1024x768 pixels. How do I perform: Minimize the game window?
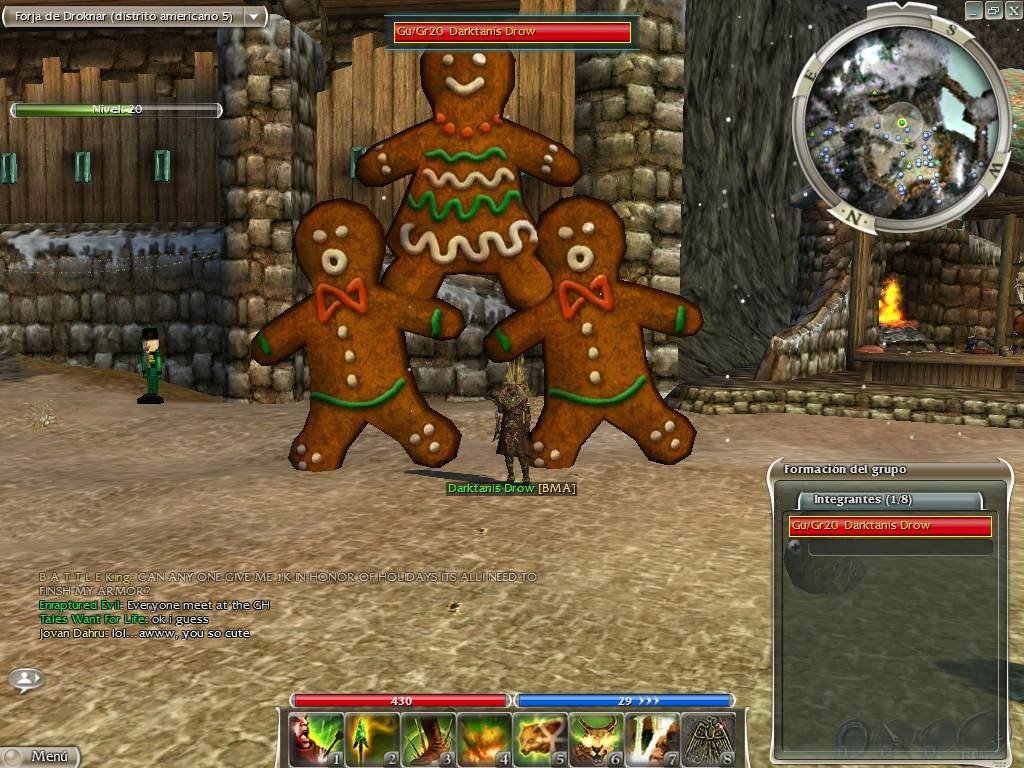point(975,9)
